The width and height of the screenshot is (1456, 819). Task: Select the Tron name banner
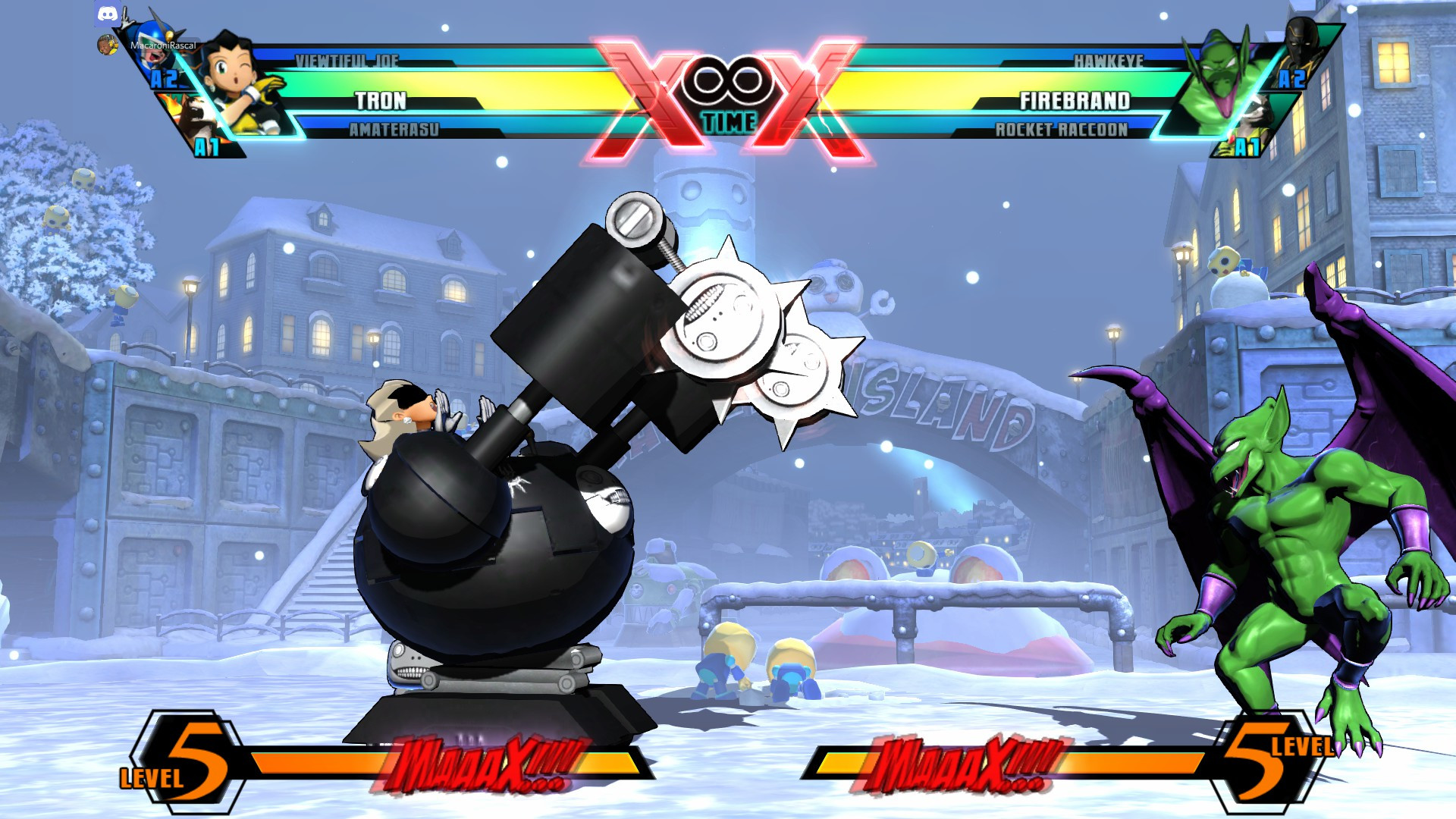click(x=379, y=99)
